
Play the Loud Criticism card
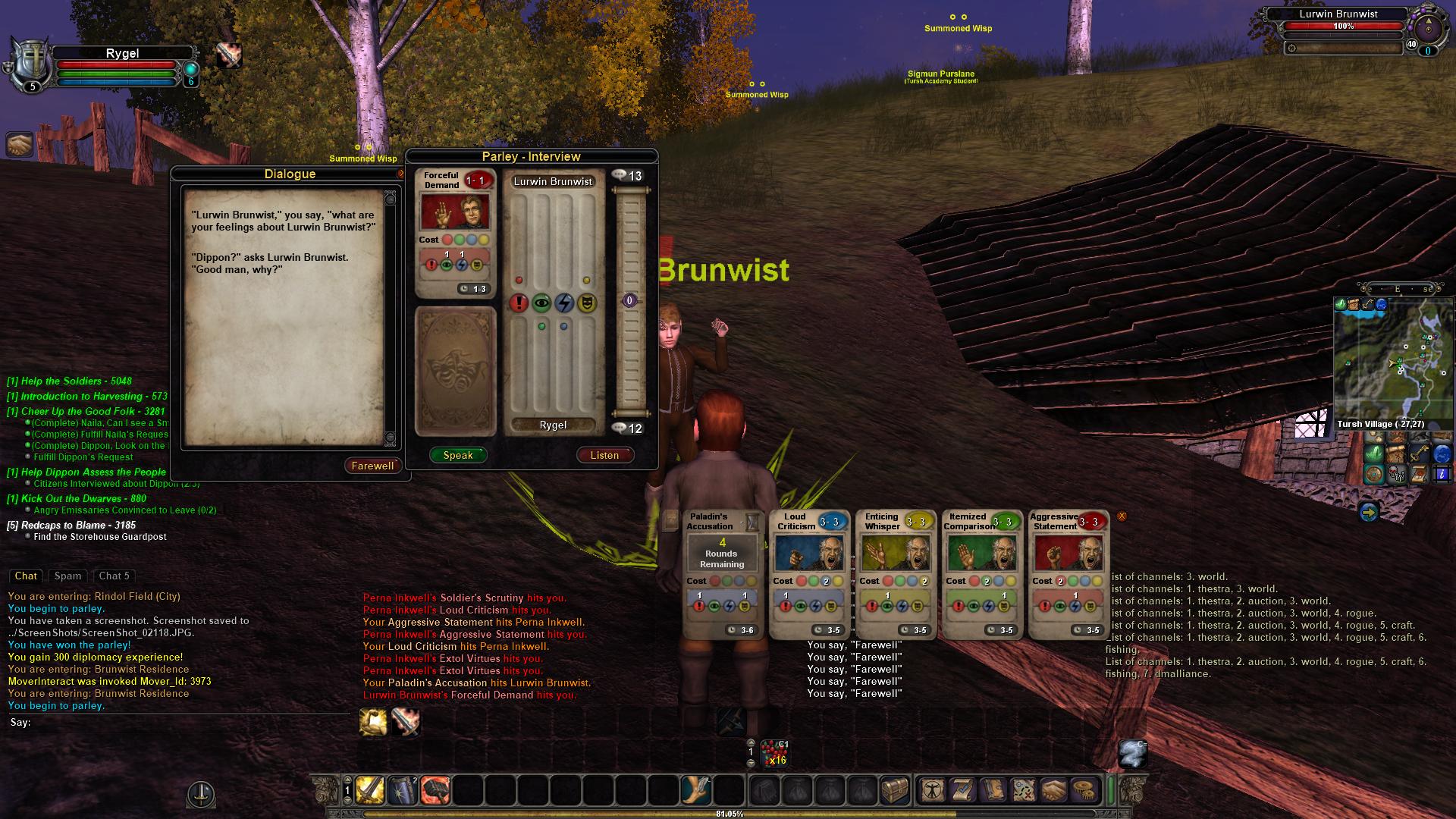808,574
